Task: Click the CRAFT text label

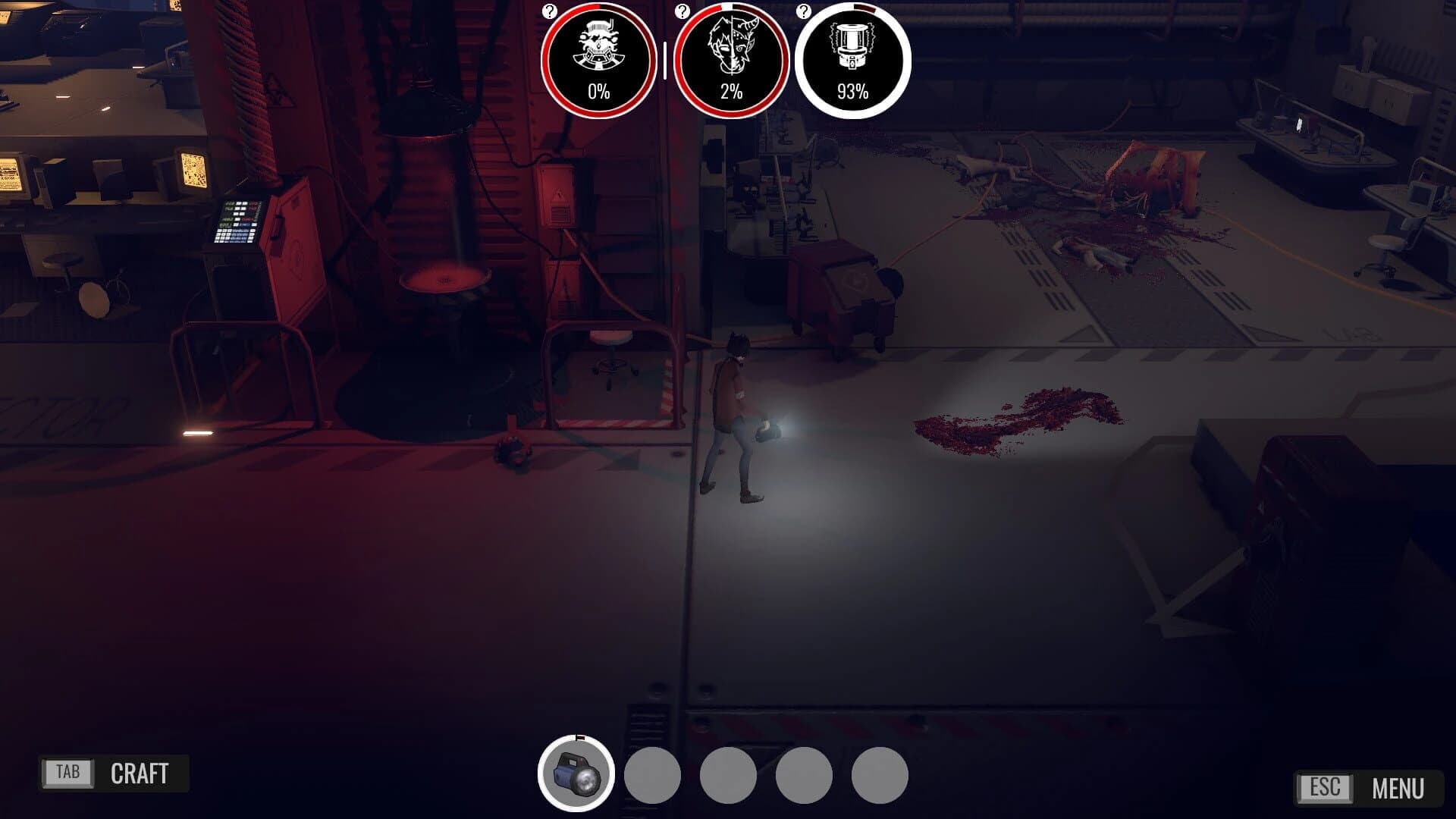Action: click(140, 774)
